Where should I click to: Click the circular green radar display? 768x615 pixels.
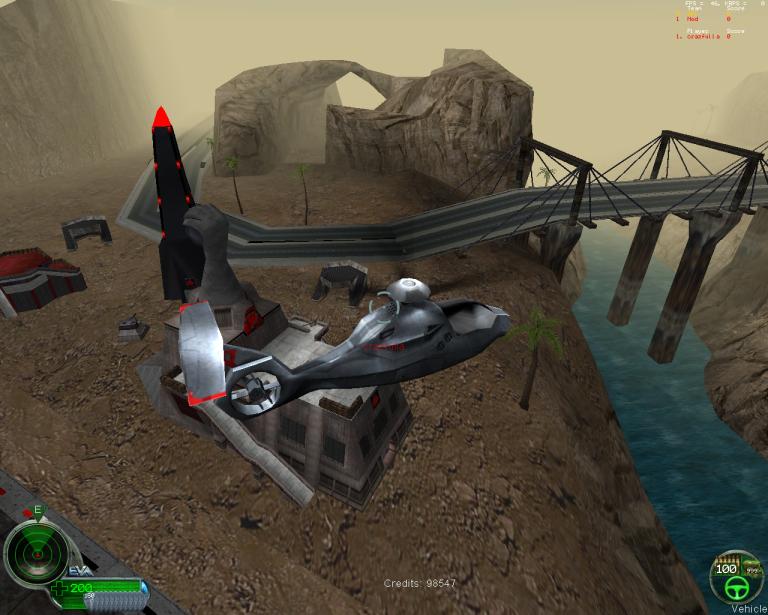coord(35,554)
